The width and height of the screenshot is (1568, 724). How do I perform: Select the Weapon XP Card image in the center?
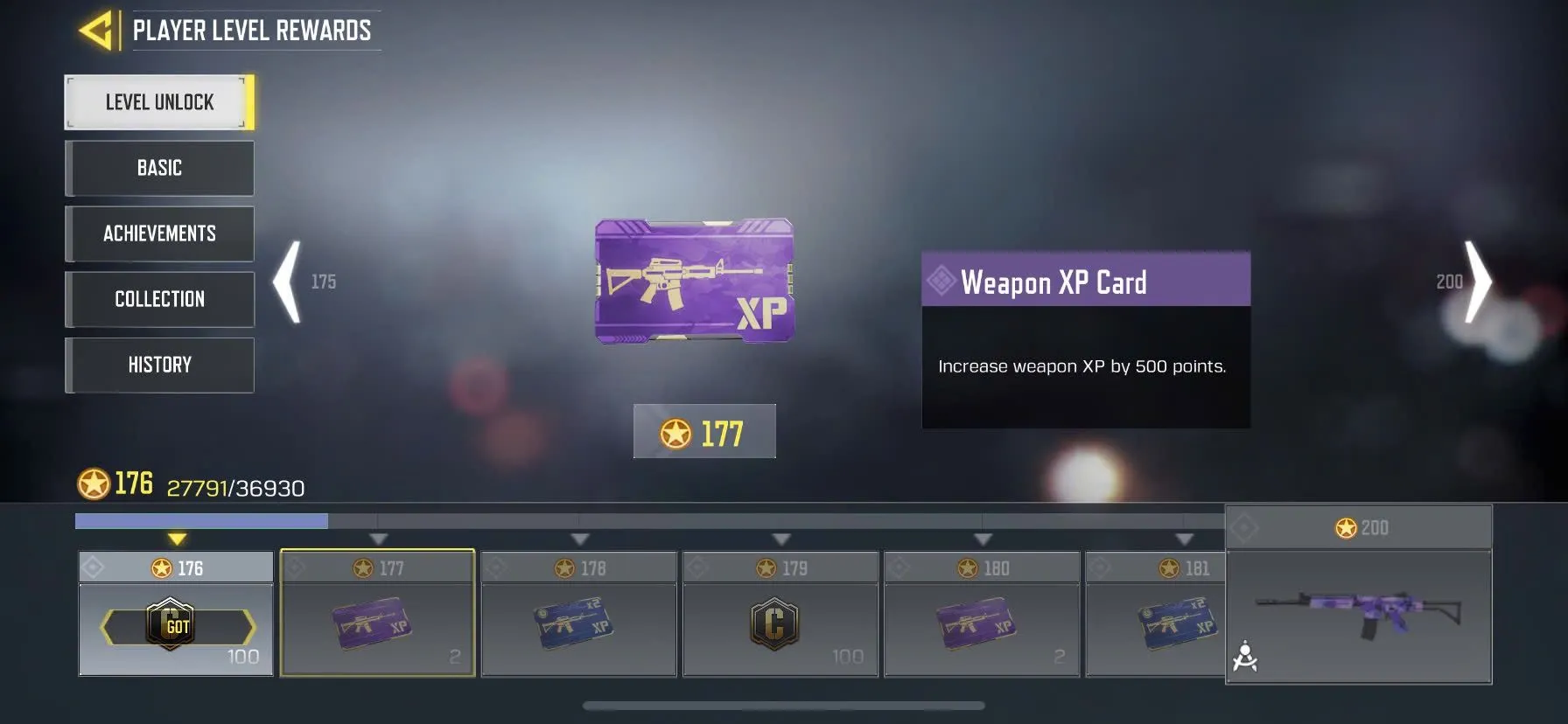click(696, 280)
